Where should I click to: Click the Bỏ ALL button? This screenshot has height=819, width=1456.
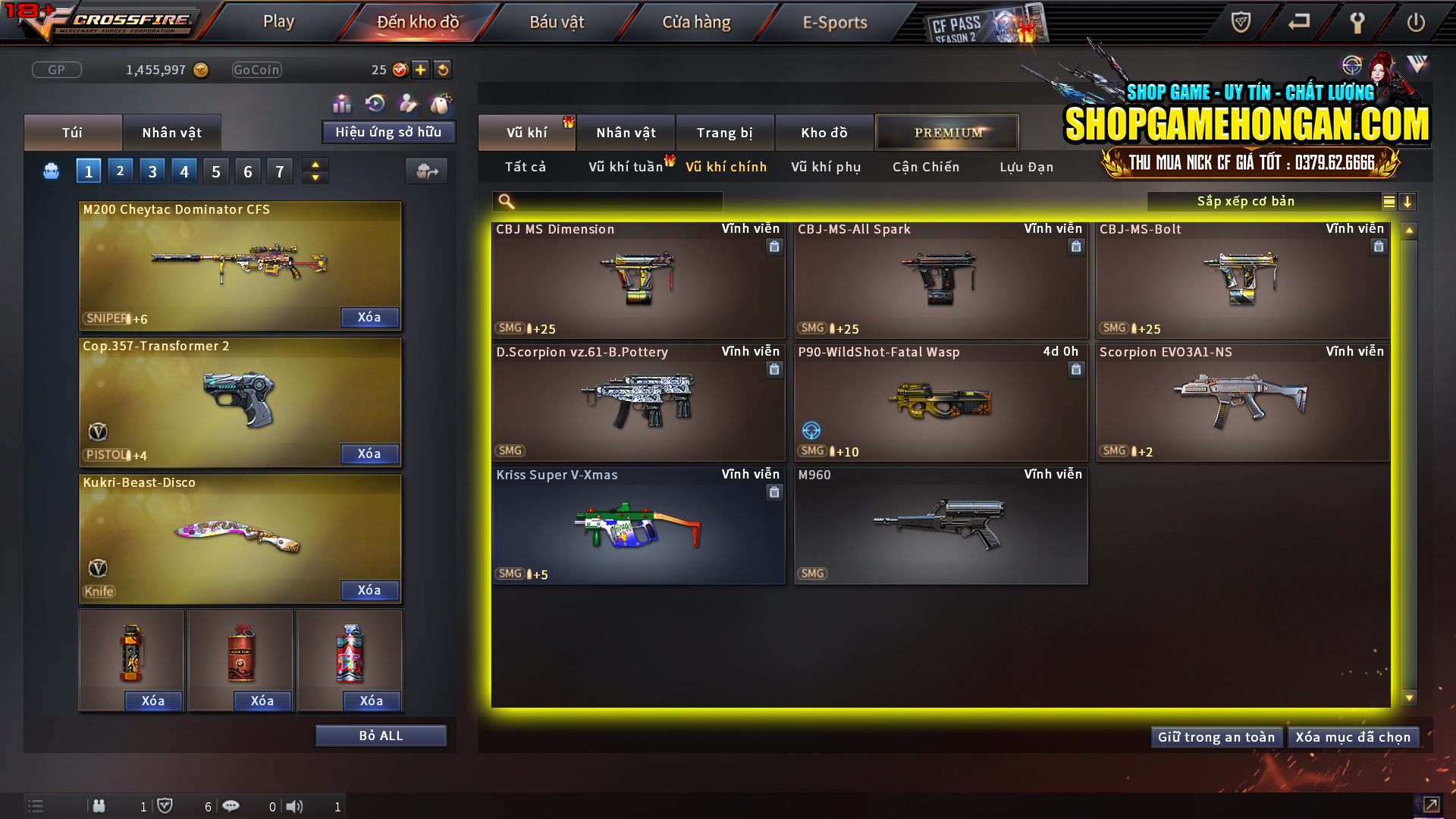coord(380,735)
